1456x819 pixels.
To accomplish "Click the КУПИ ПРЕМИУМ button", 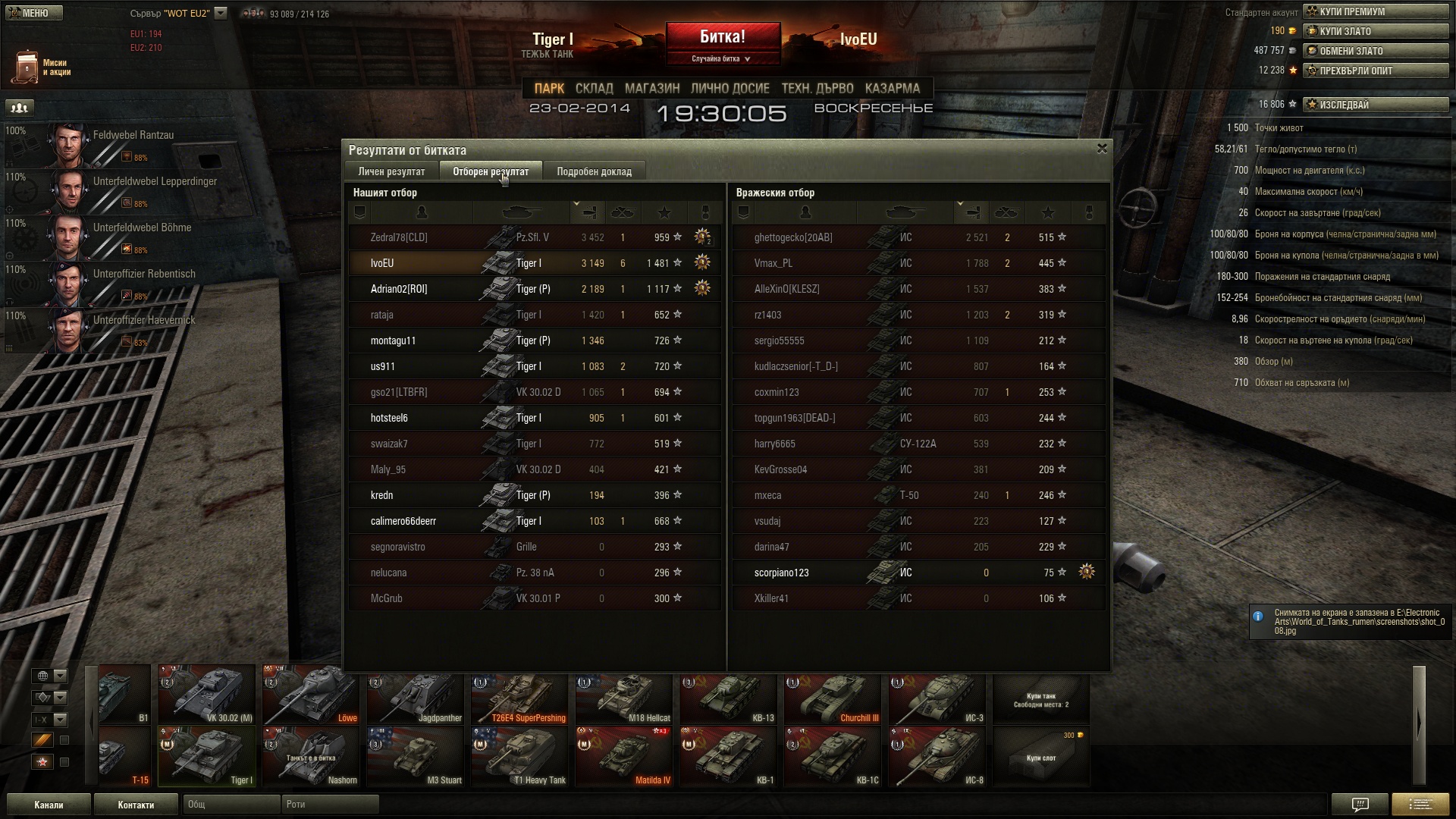I will click(x=1376, y=11).
